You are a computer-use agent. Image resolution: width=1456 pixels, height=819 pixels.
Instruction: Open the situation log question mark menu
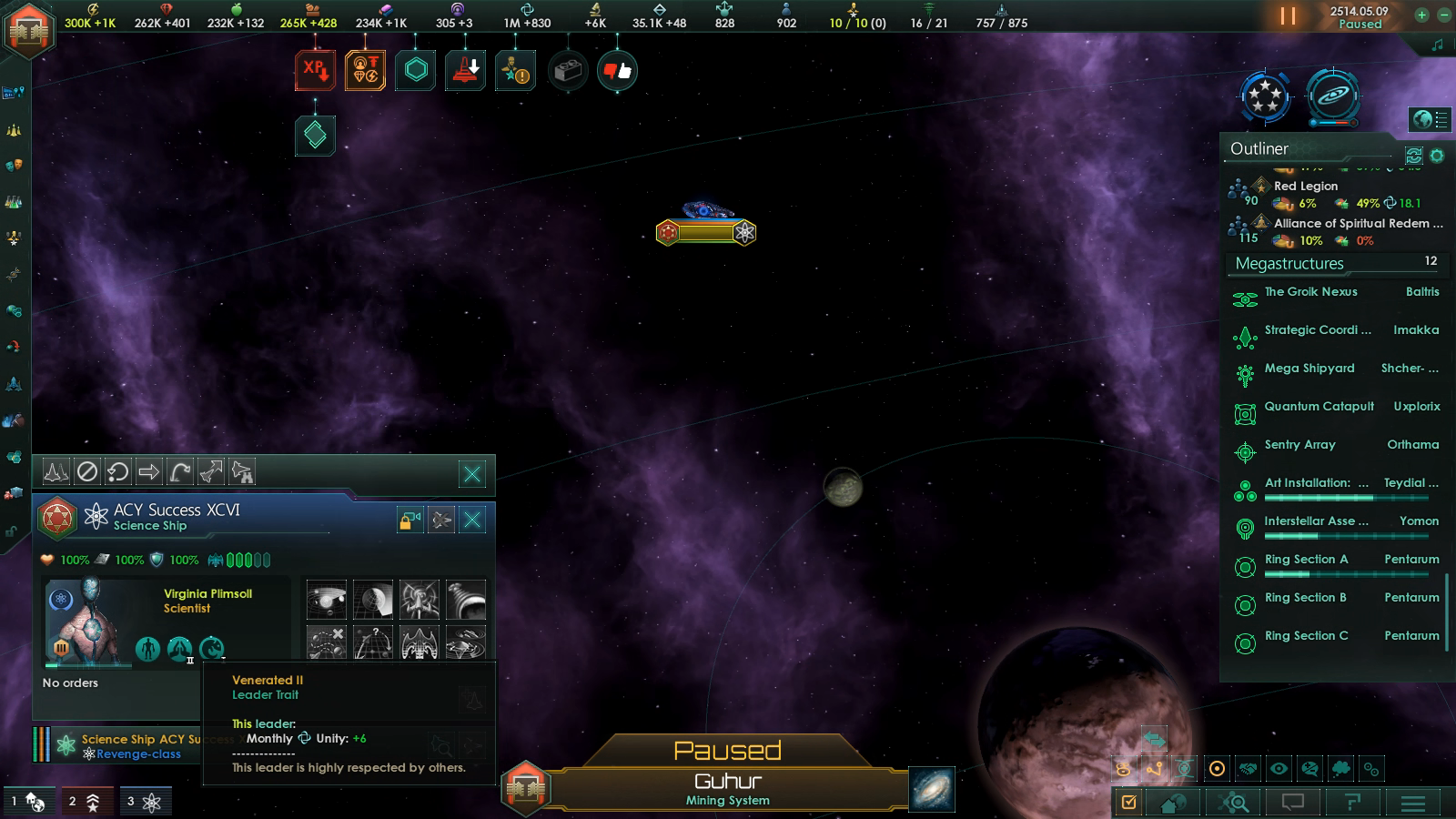(x=1352, y=802)
